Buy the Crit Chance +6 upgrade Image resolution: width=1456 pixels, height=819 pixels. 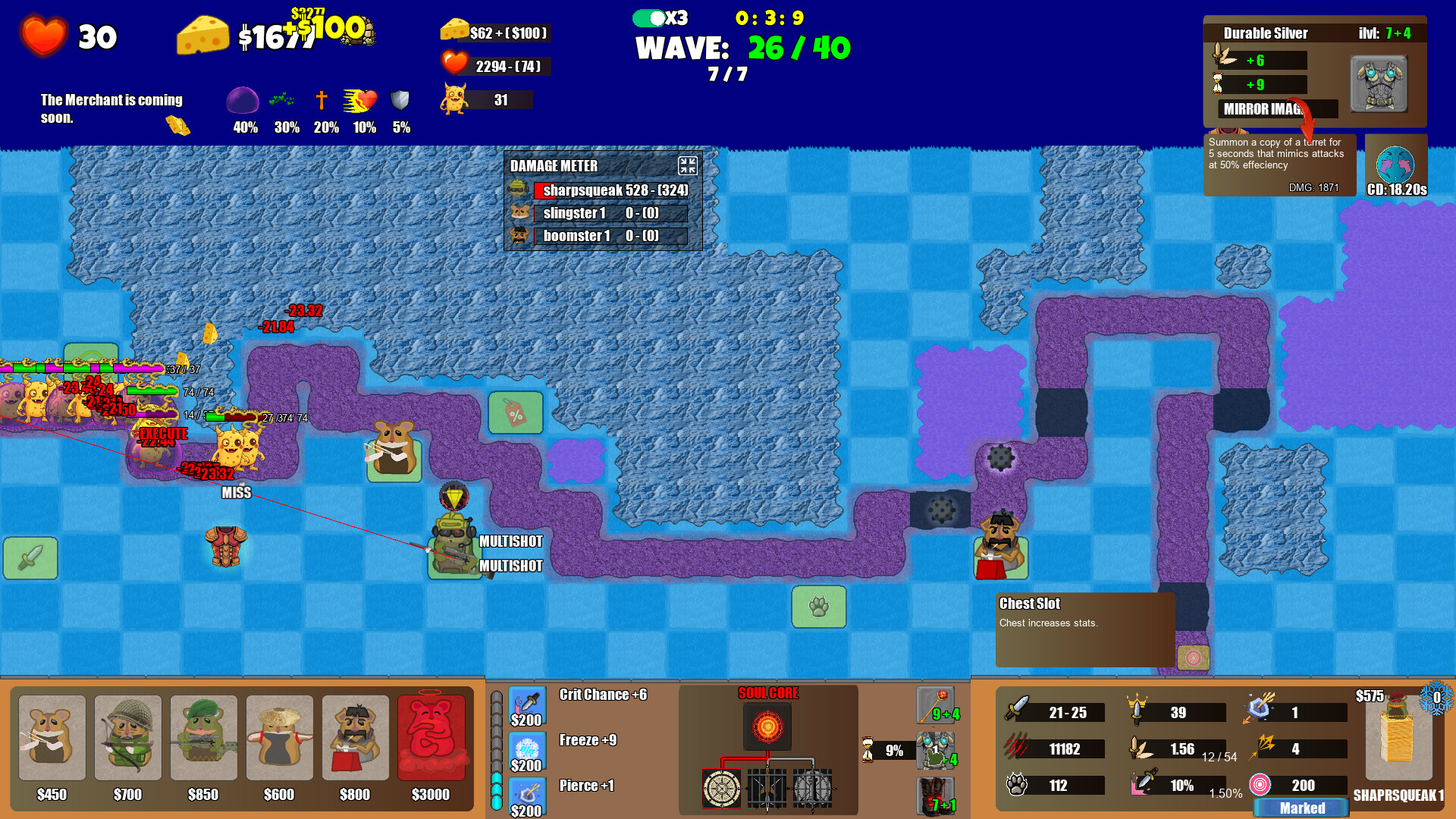(x=528, y=705)
